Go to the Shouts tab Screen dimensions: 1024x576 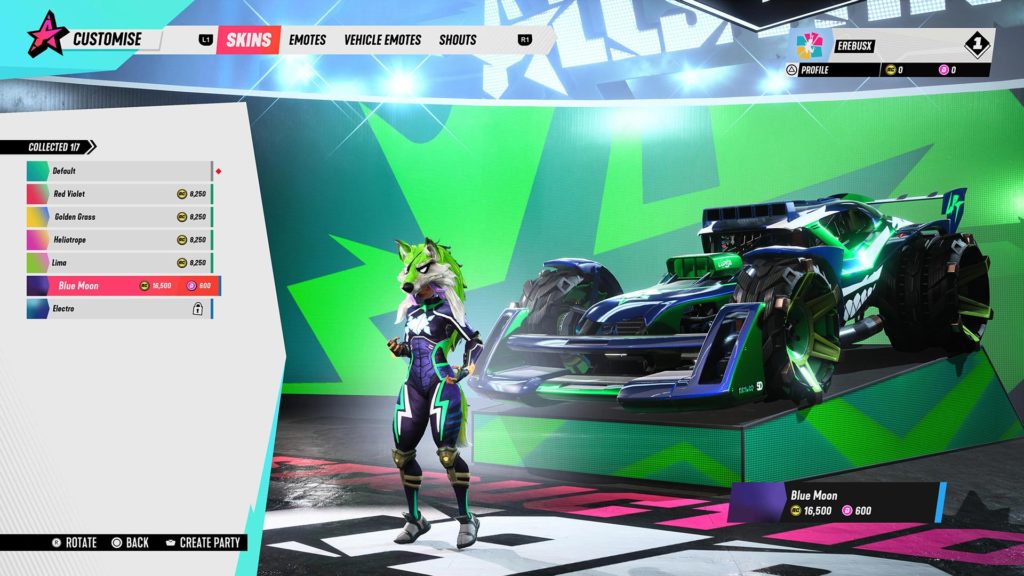[x=457, y=40]
